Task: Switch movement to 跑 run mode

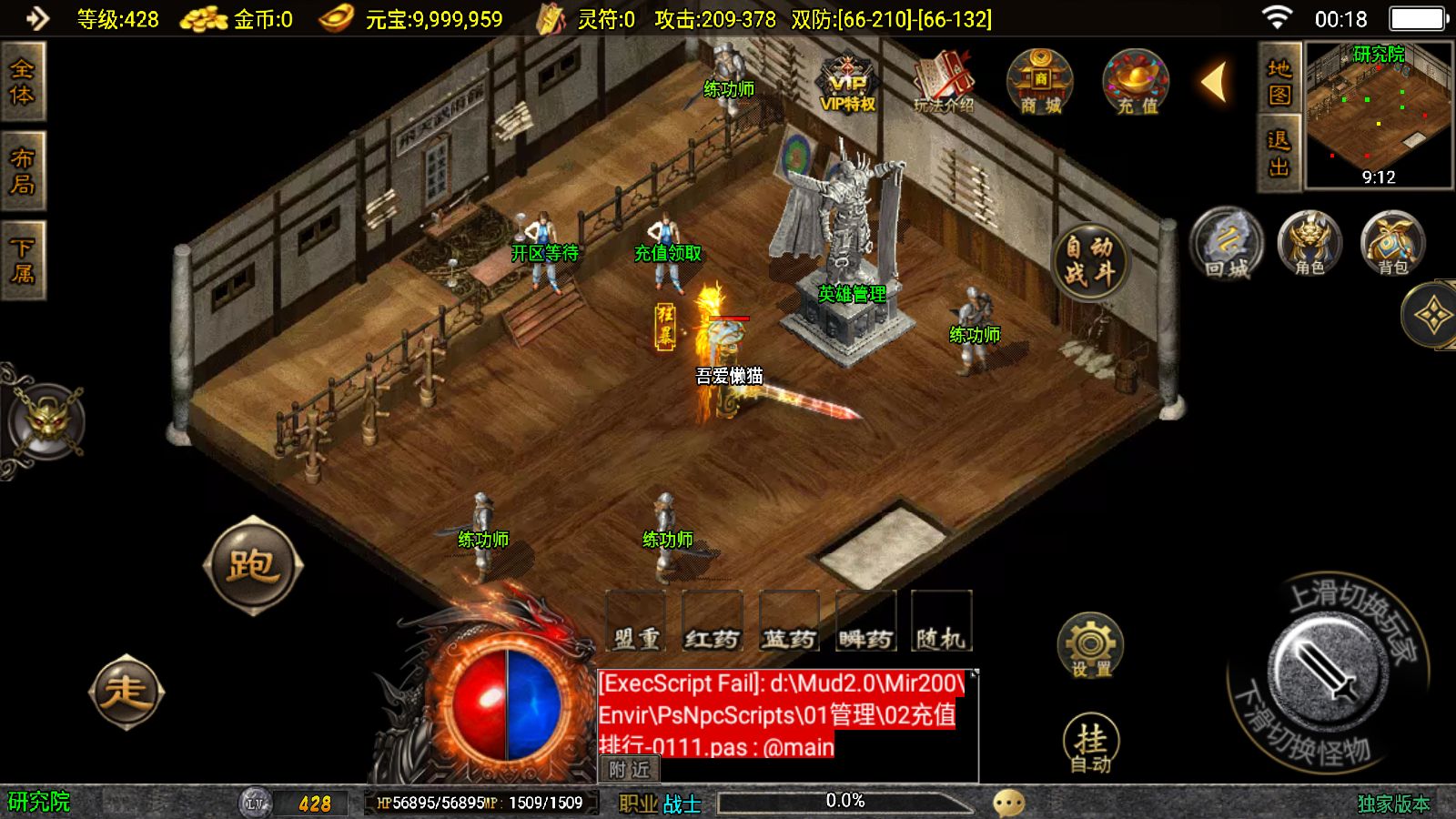Action: pyautogui.click(x=252, y=565)
